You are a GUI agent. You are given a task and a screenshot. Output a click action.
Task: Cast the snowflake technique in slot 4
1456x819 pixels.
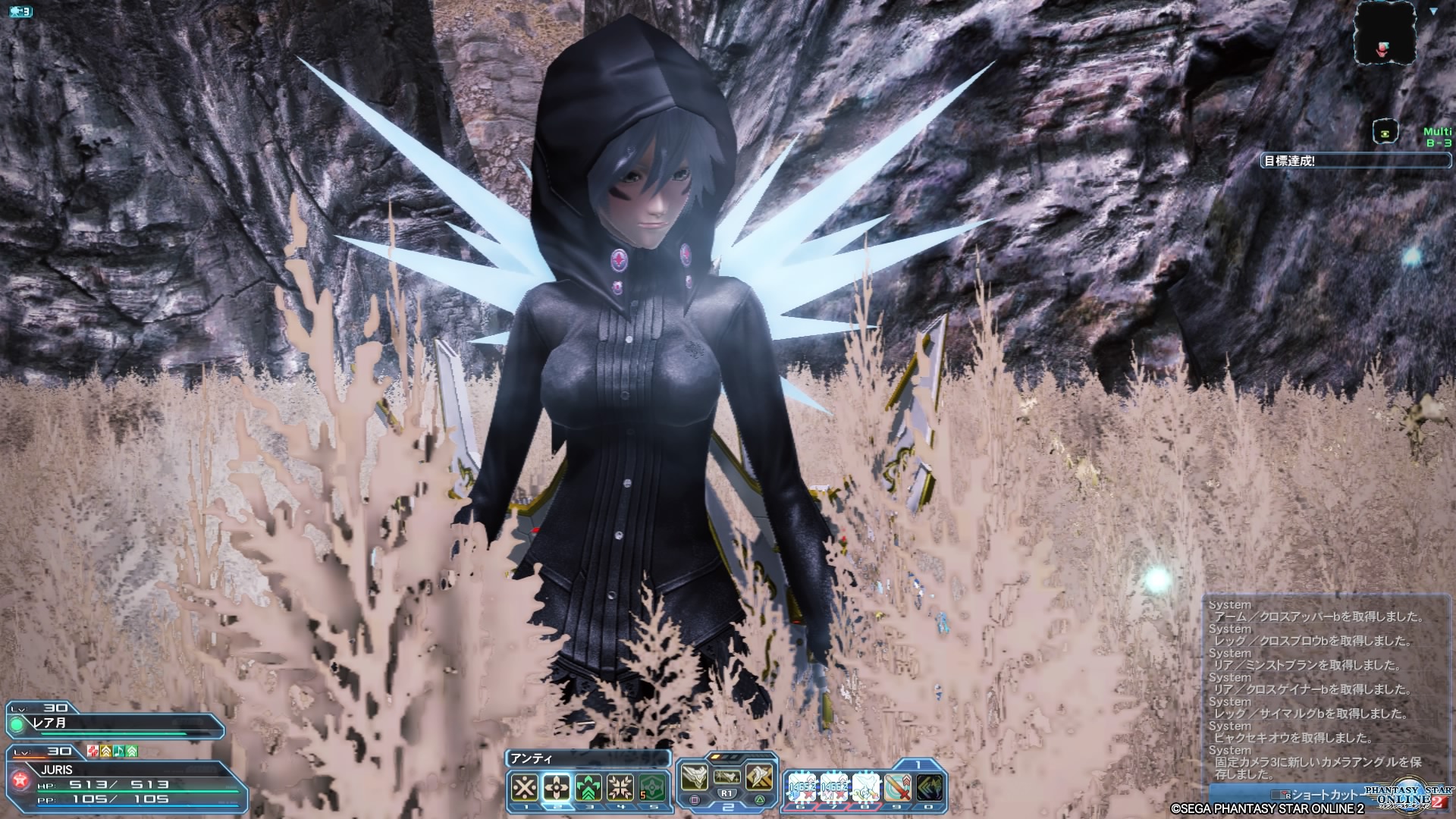[621, 788]
